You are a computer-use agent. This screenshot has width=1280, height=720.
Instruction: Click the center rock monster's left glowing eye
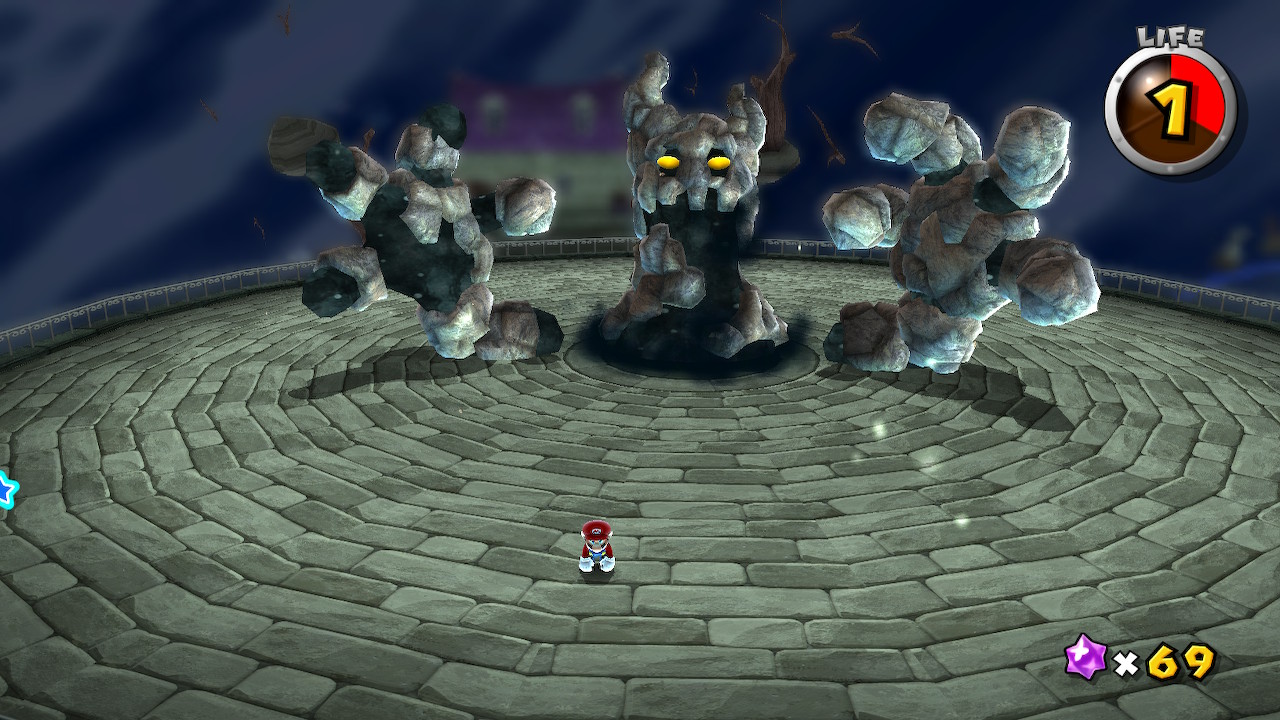(668, 160)
